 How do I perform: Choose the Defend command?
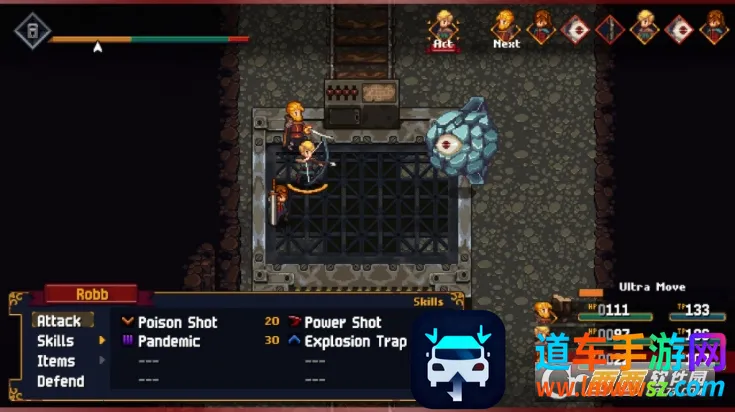click(60, 381)
